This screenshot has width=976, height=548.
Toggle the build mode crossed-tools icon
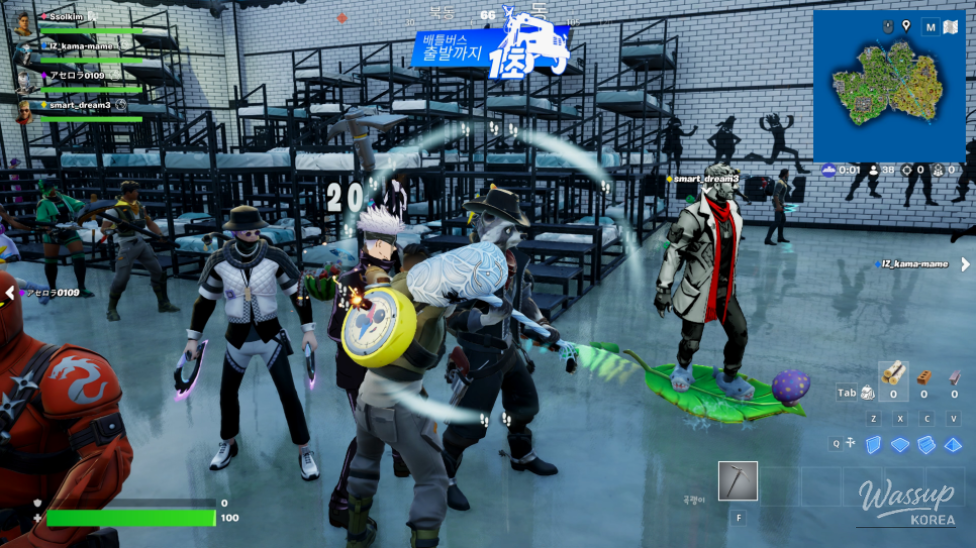[x=850, y=443]
